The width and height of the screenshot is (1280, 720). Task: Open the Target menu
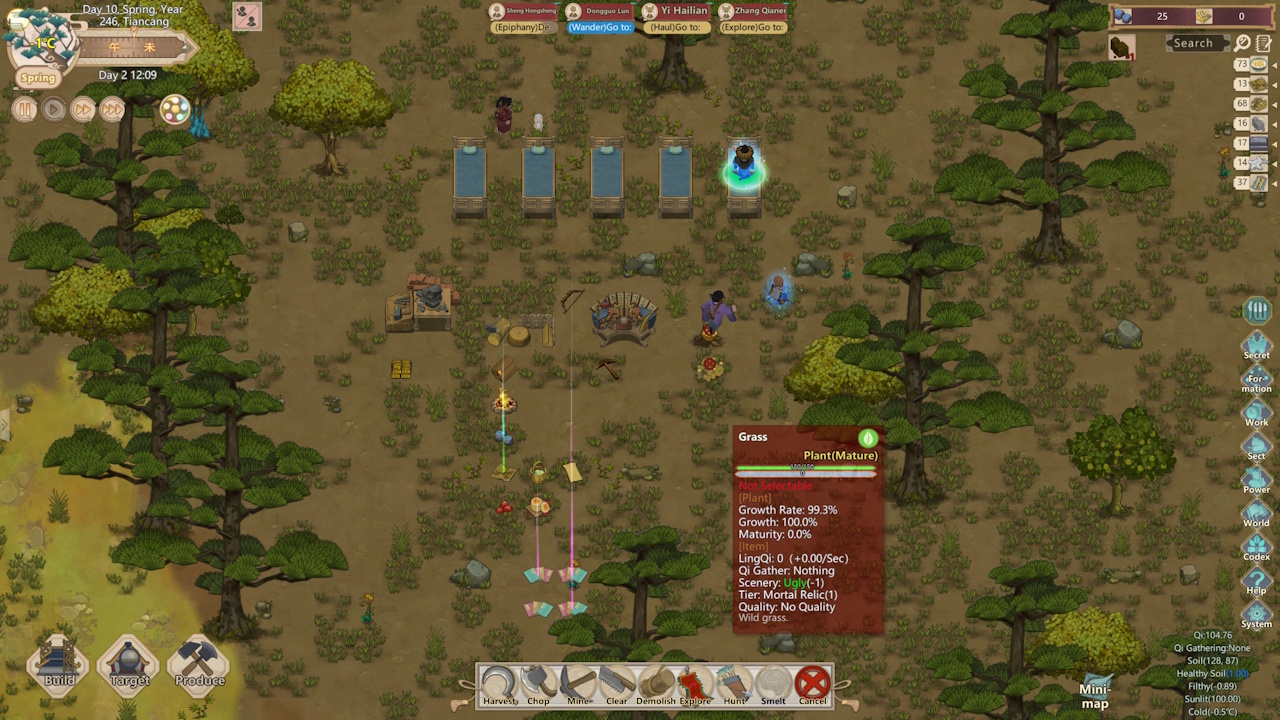coord(129,664)
